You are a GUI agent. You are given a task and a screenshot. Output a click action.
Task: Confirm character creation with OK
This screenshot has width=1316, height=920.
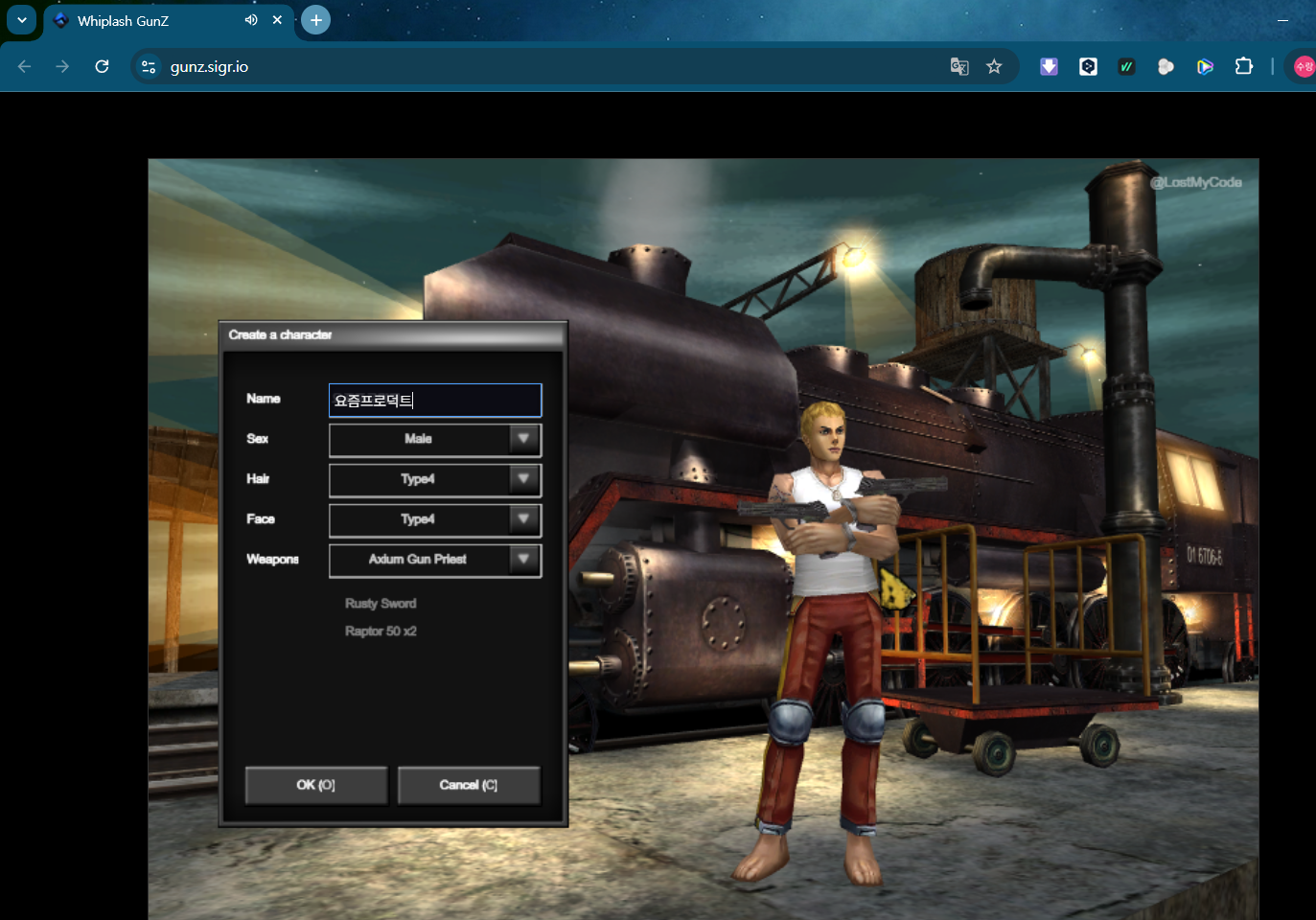click(x=316, y=785)
